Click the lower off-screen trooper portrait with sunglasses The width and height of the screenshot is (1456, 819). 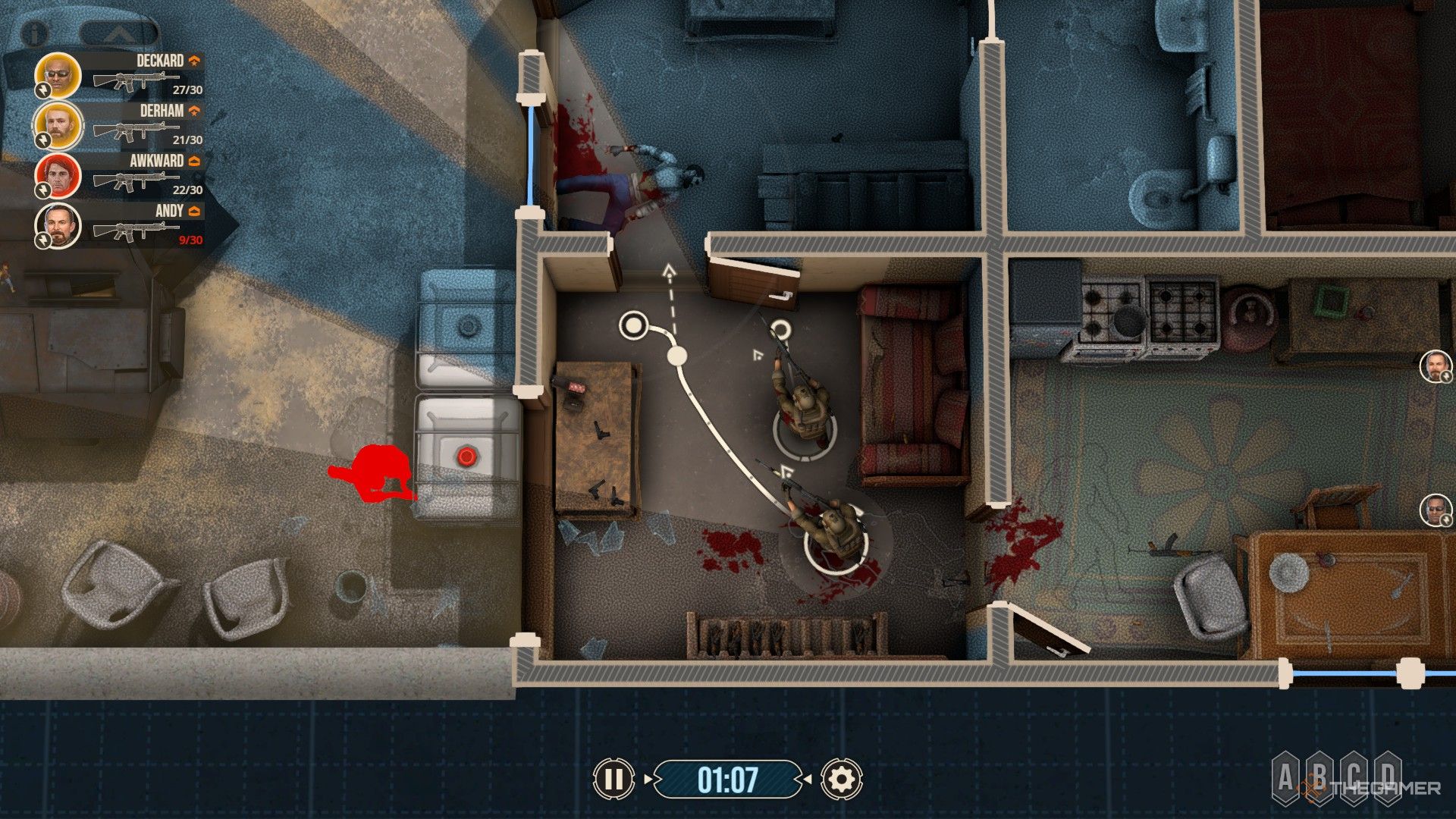(x=1435, y=510)
